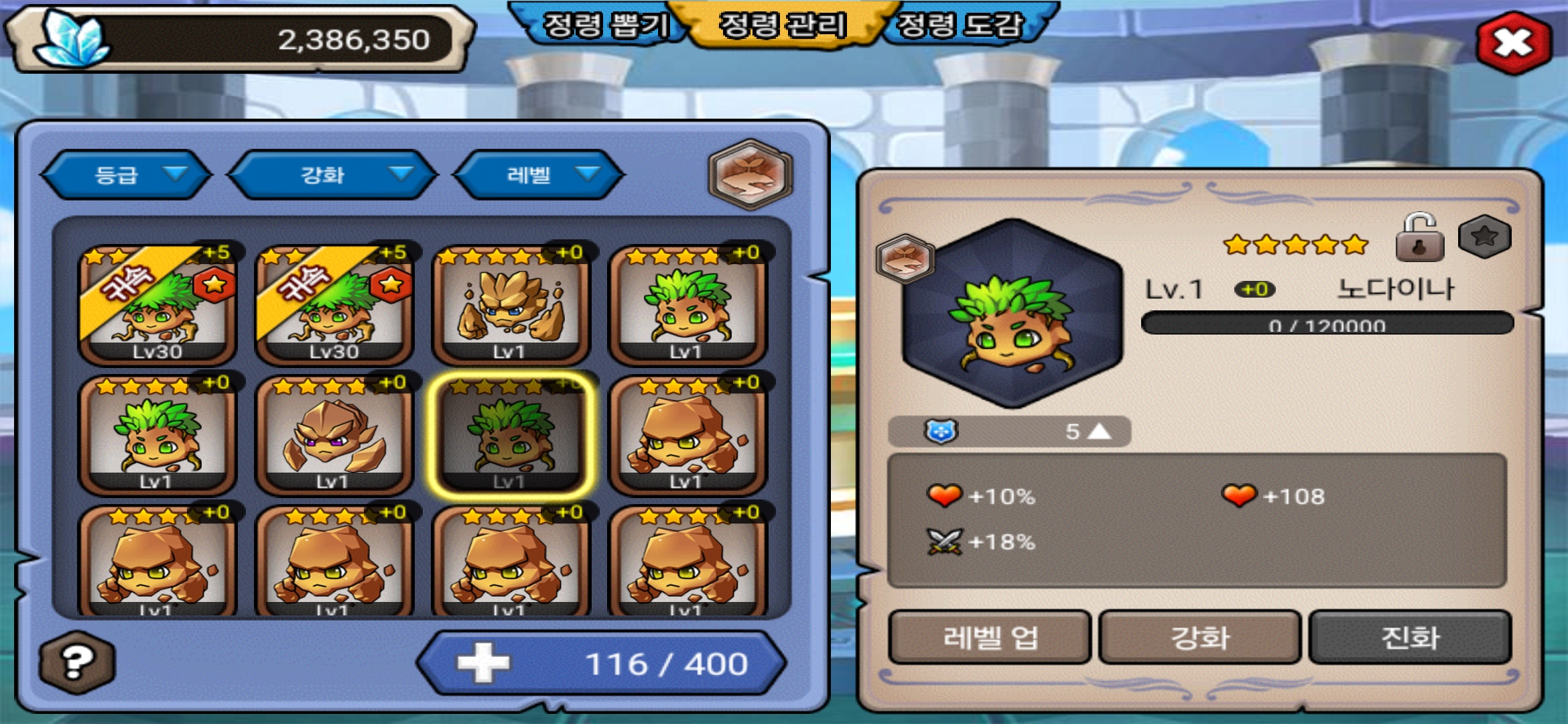1568x724 pixels.
Task: Choose the blue-eyed spiky rock spirit
Action: pos(511,305)
